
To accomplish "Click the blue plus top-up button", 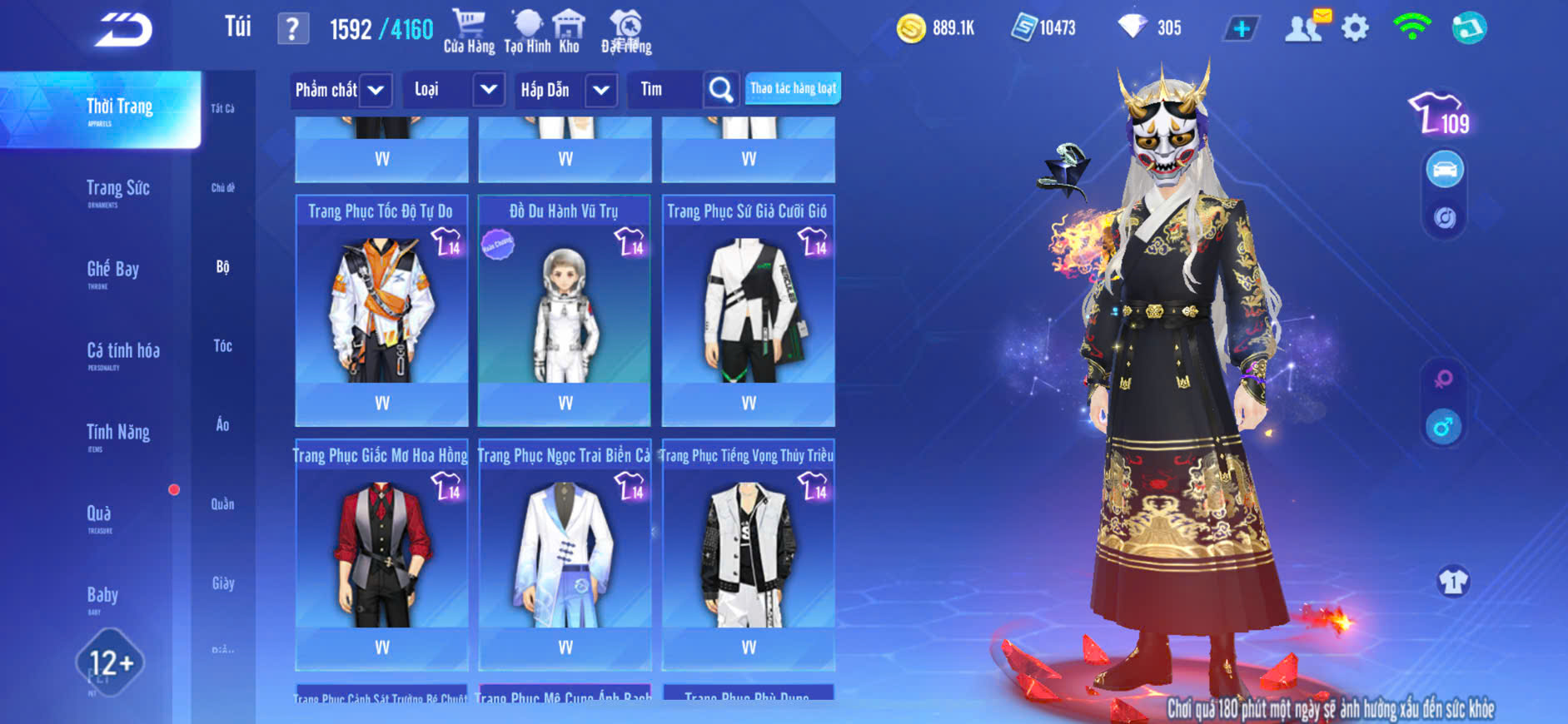I will point(1241,28).
